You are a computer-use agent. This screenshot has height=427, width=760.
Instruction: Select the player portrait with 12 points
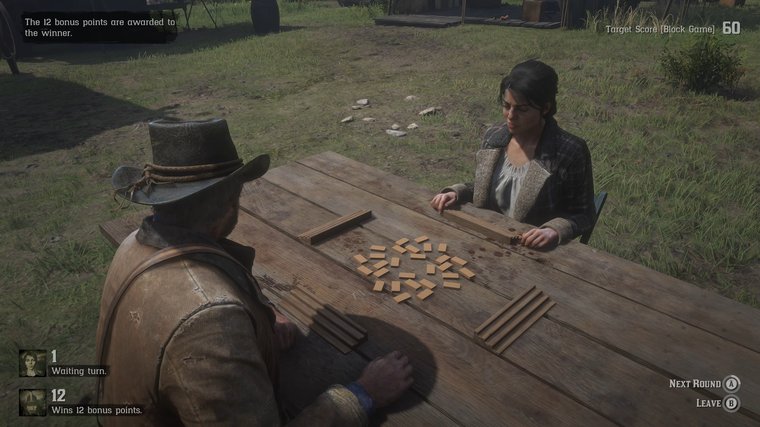(x=32, y=401)
